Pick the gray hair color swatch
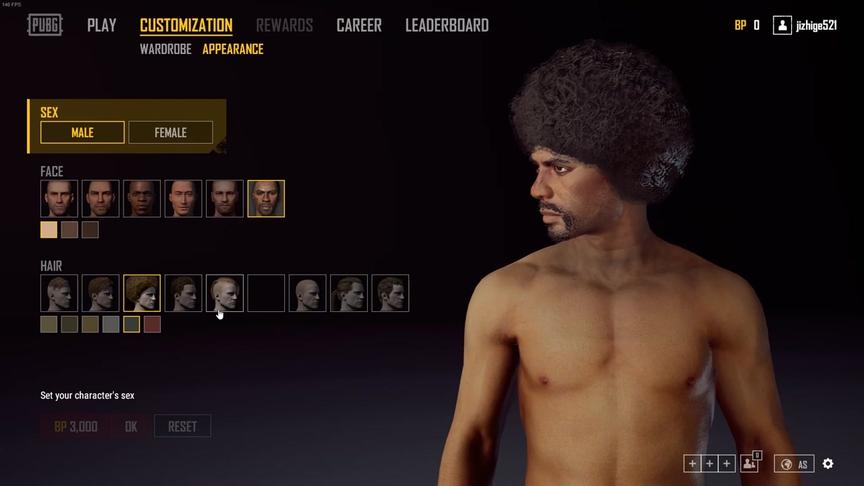864x486 pixels. [x=110, y=324]
